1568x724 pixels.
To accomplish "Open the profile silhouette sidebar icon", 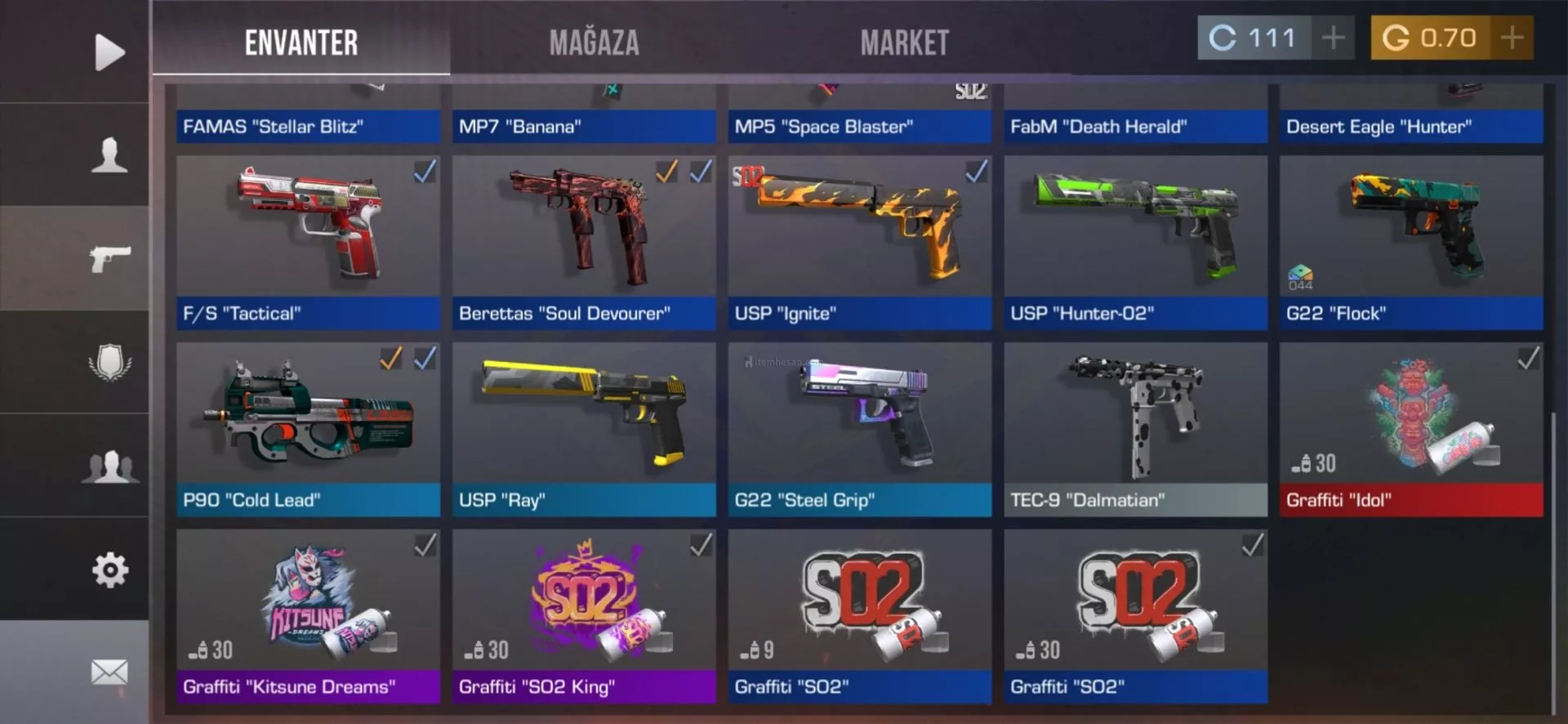I will tap(109, 154).
